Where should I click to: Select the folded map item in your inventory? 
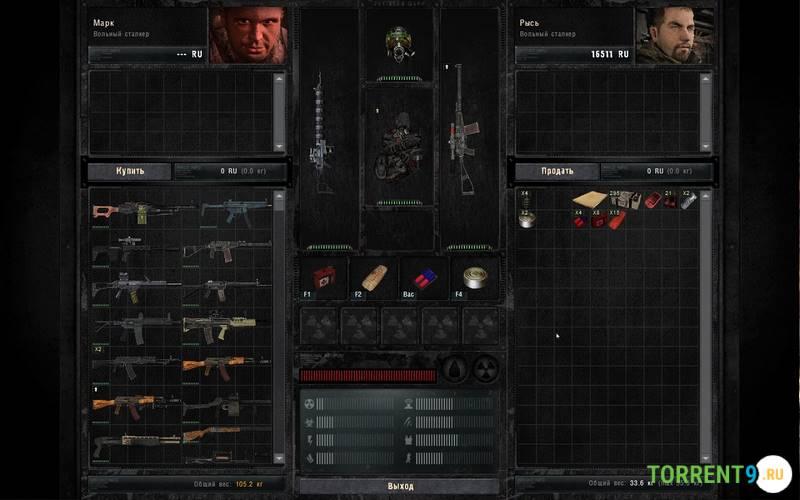click(588, 200)
